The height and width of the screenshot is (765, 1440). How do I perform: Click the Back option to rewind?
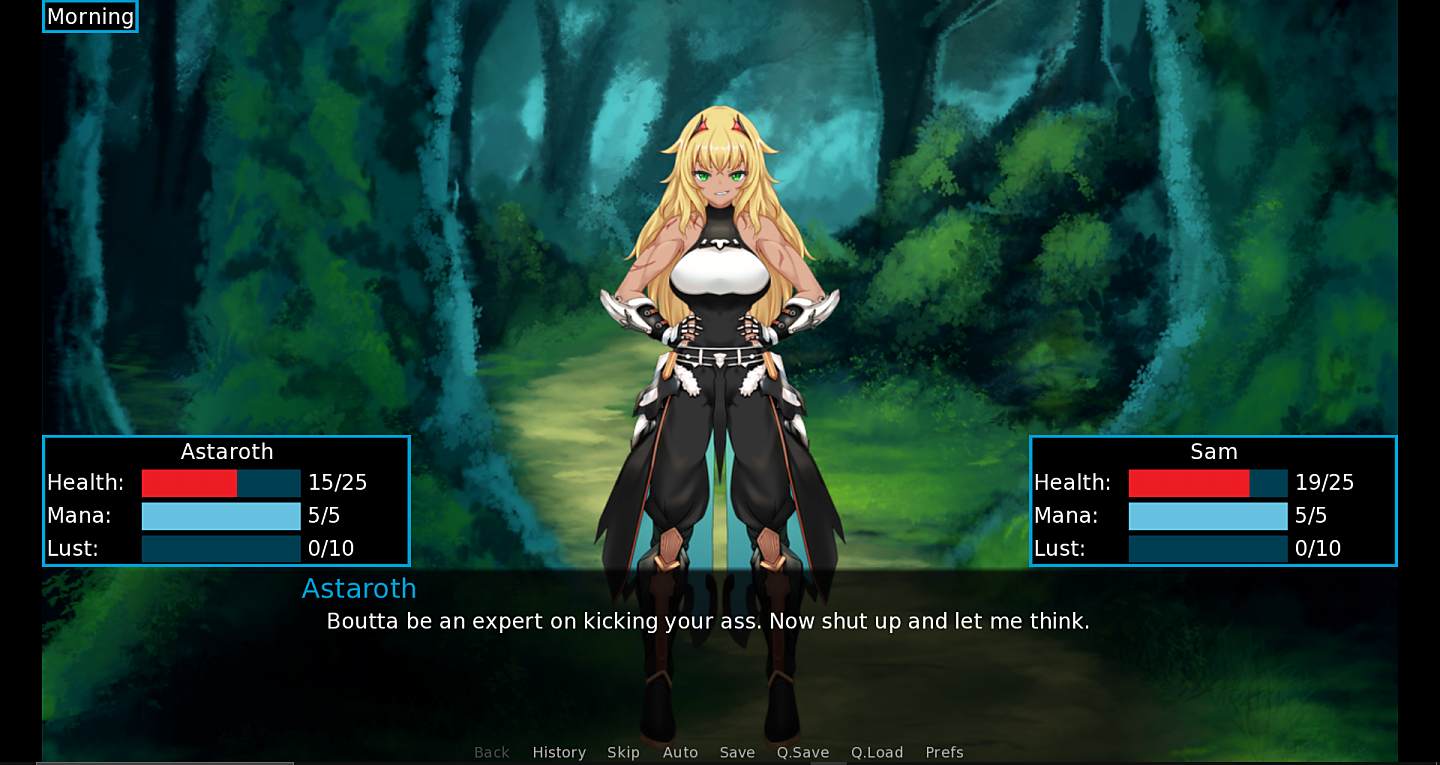click(x=491, y=752)
